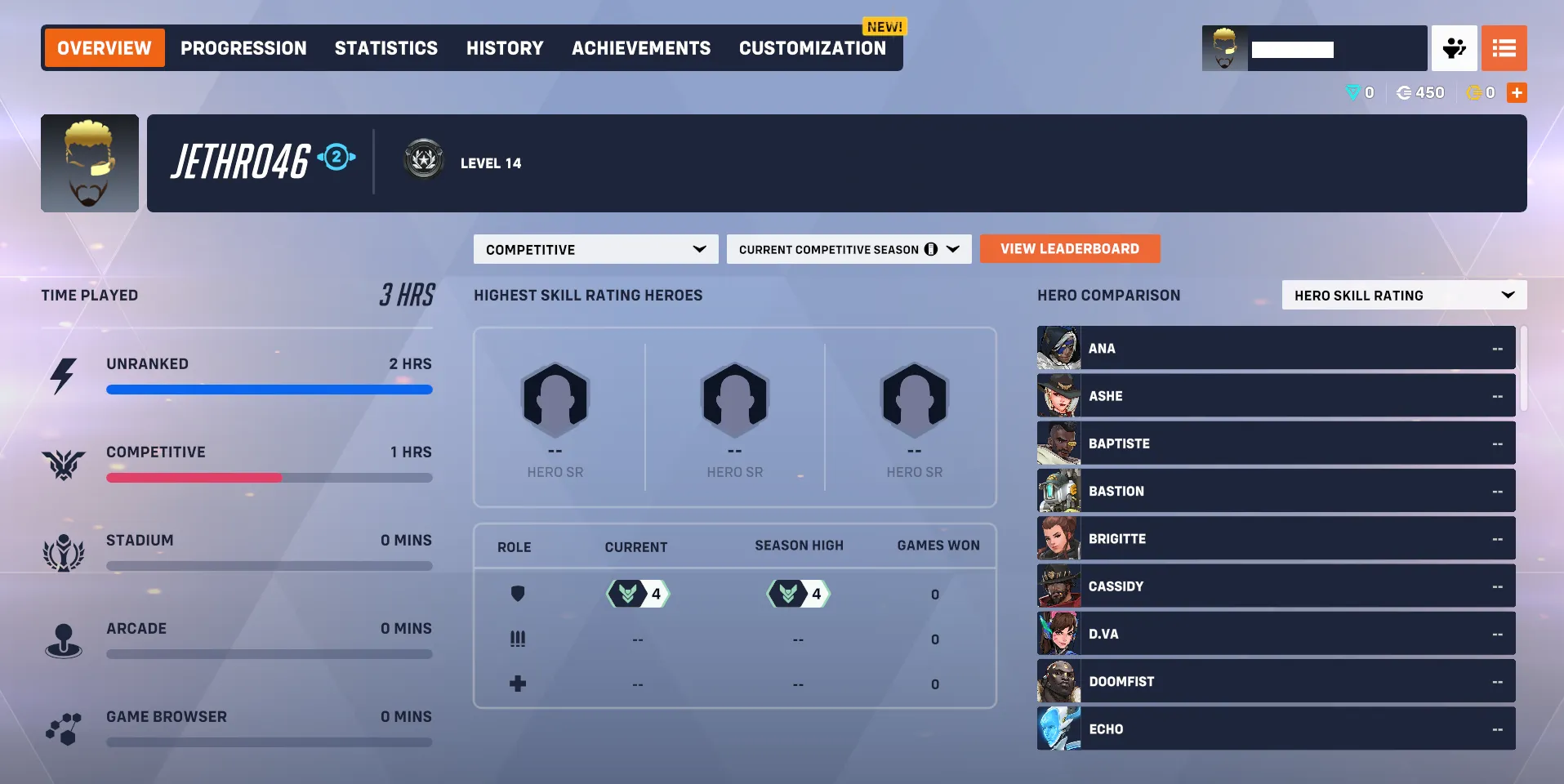Select the support role cross icon
Viewport: 1564px width, 784px height.
[x=519, y=684]
